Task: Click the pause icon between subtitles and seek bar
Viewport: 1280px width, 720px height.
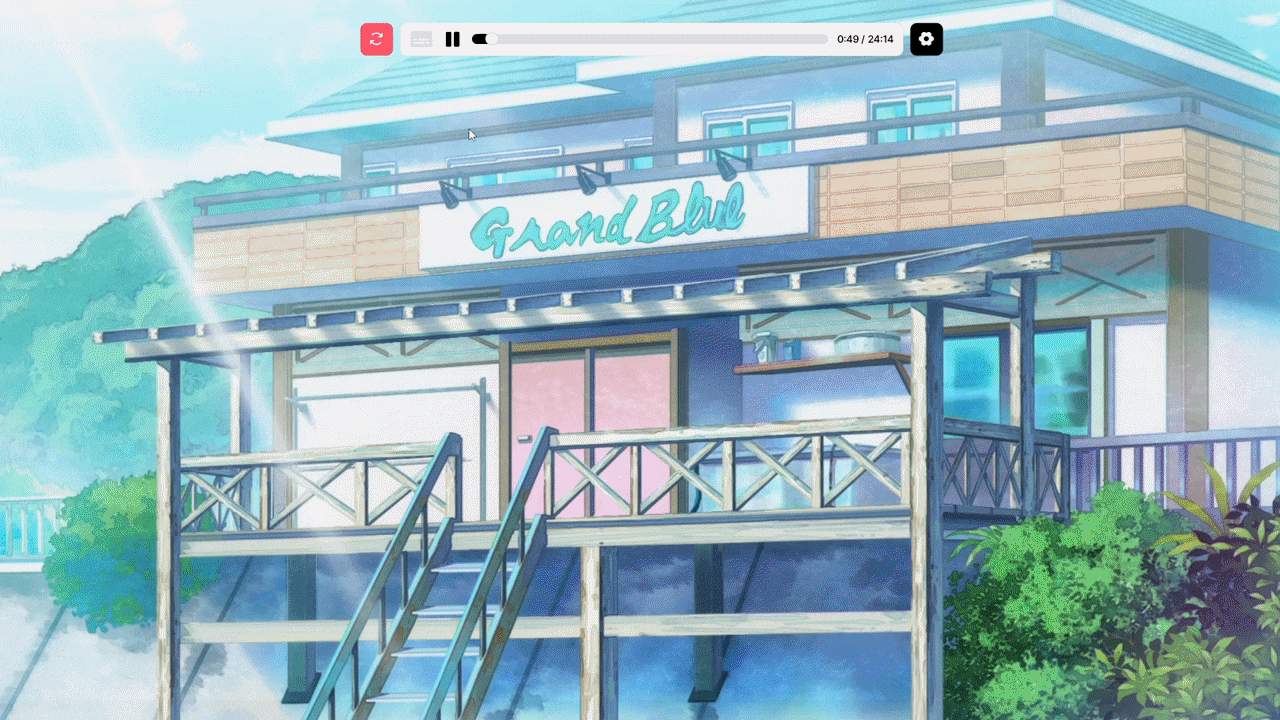Action: click(452, 39)
